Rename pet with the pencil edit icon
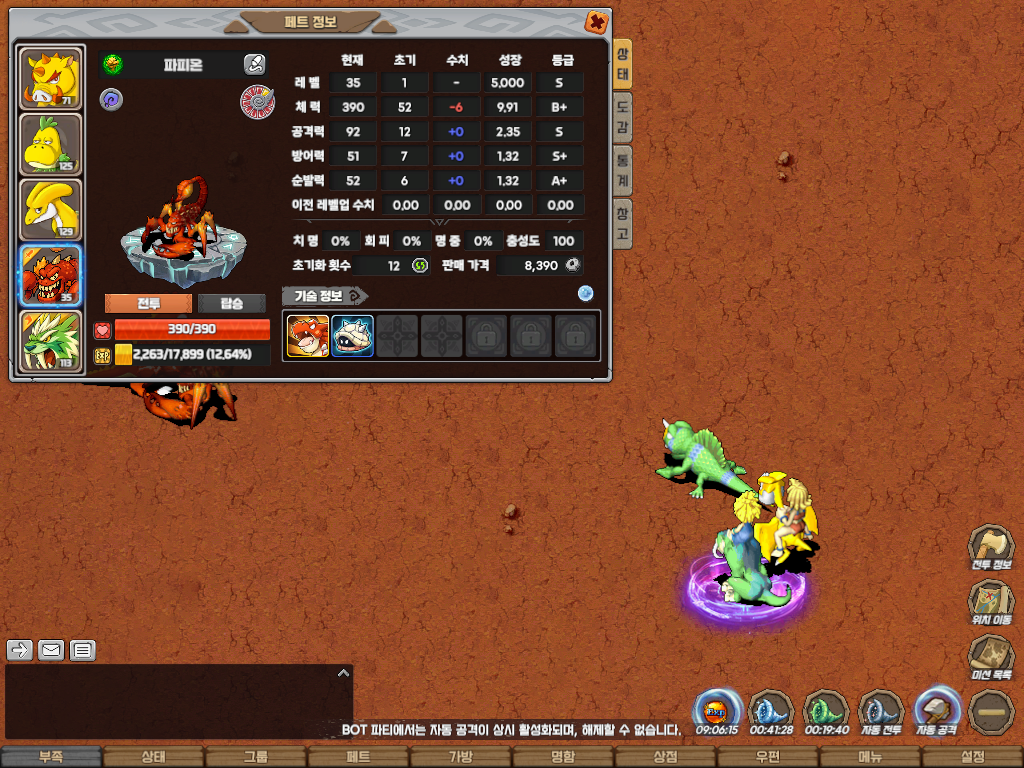 pos(254,65)
